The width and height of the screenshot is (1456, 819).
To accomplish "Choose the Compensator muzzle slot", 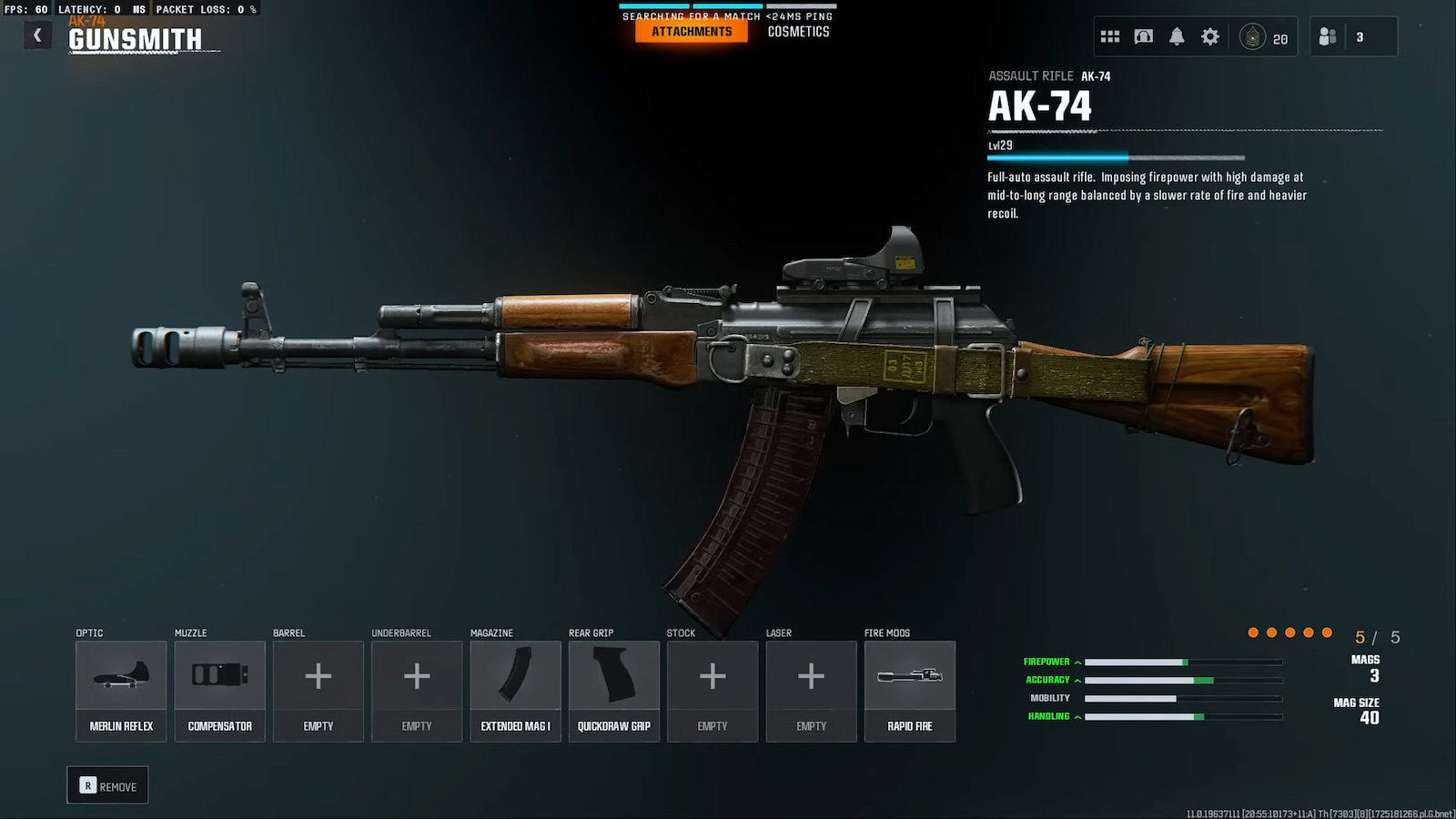I will pos(219,691).
